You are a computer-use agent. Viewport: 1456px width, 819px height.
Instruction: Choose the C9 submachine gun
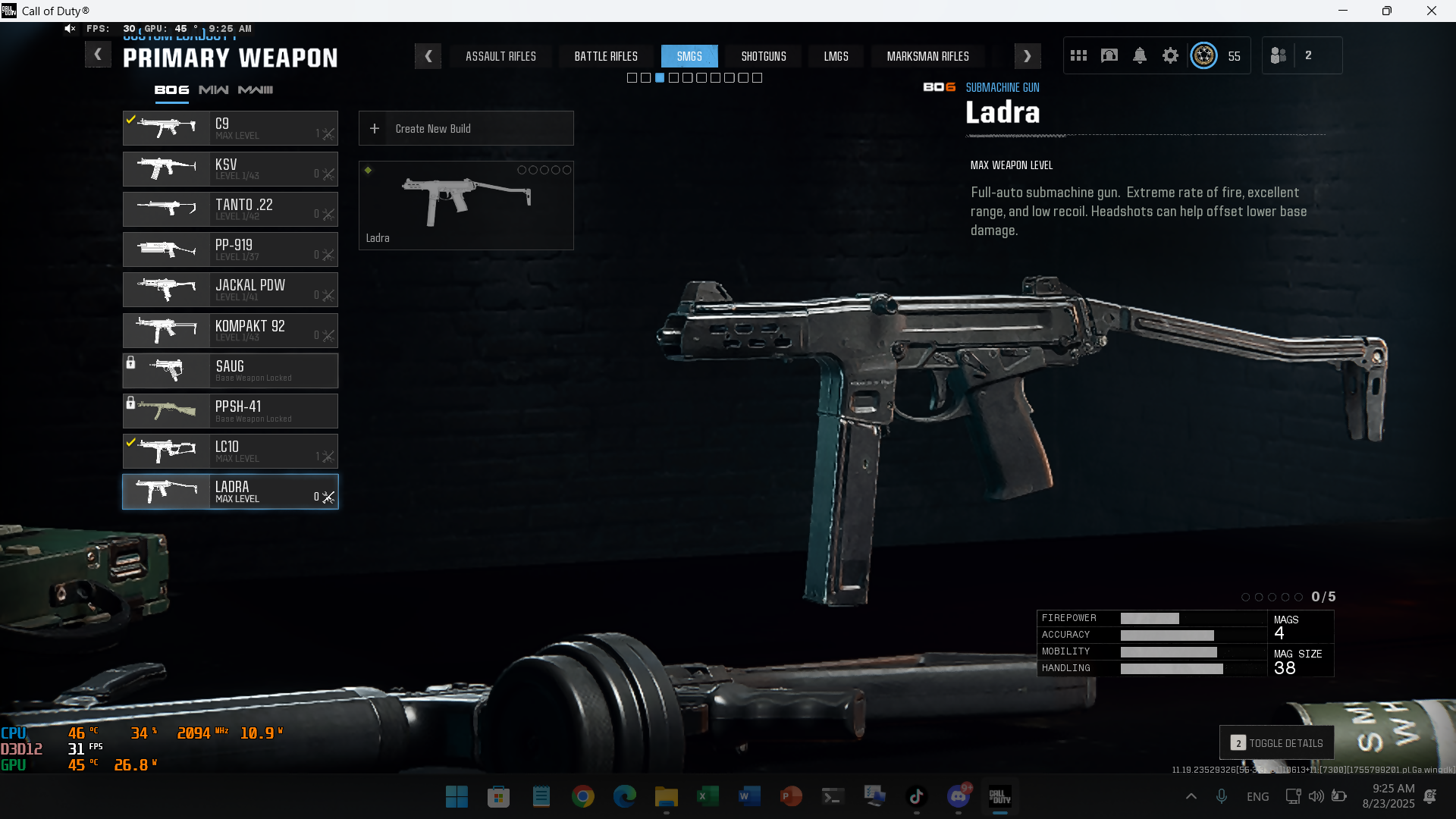(230, 128)
